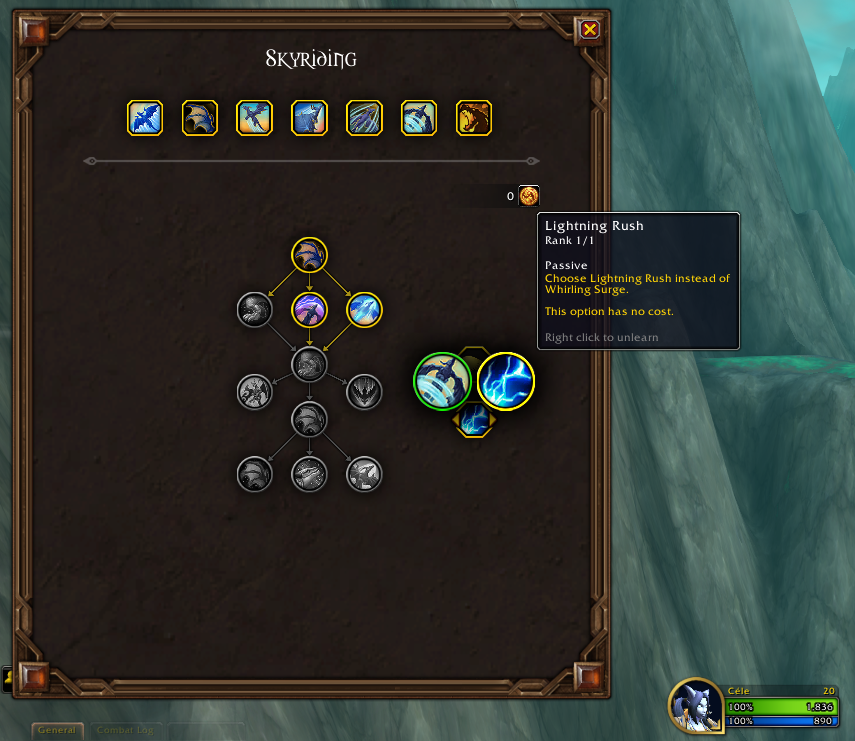Close the Skyriding window
The width and height of the screenshot is (855, 741).
point(590,29)
